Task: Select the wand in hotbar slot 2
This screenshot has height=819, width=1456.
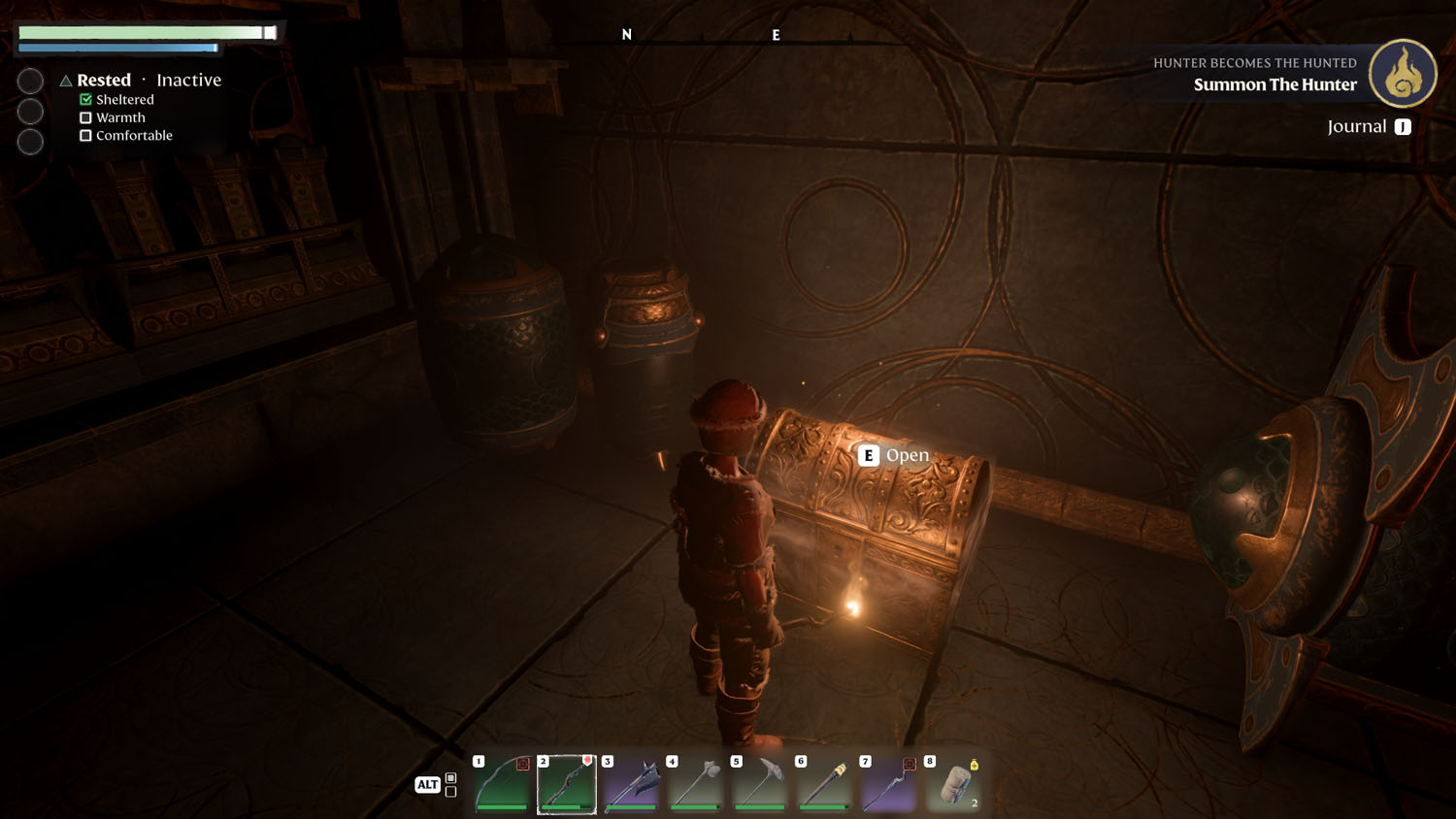Action: (567, 784)
